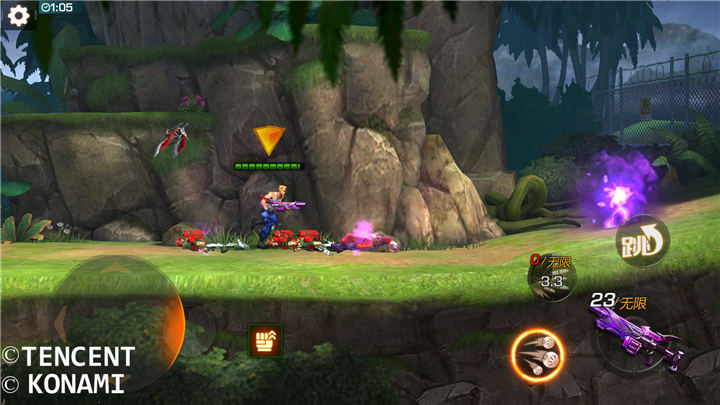Tap the orange fist power-up icon
Viewport: 720px width, 405px height.
click(266, 340)
